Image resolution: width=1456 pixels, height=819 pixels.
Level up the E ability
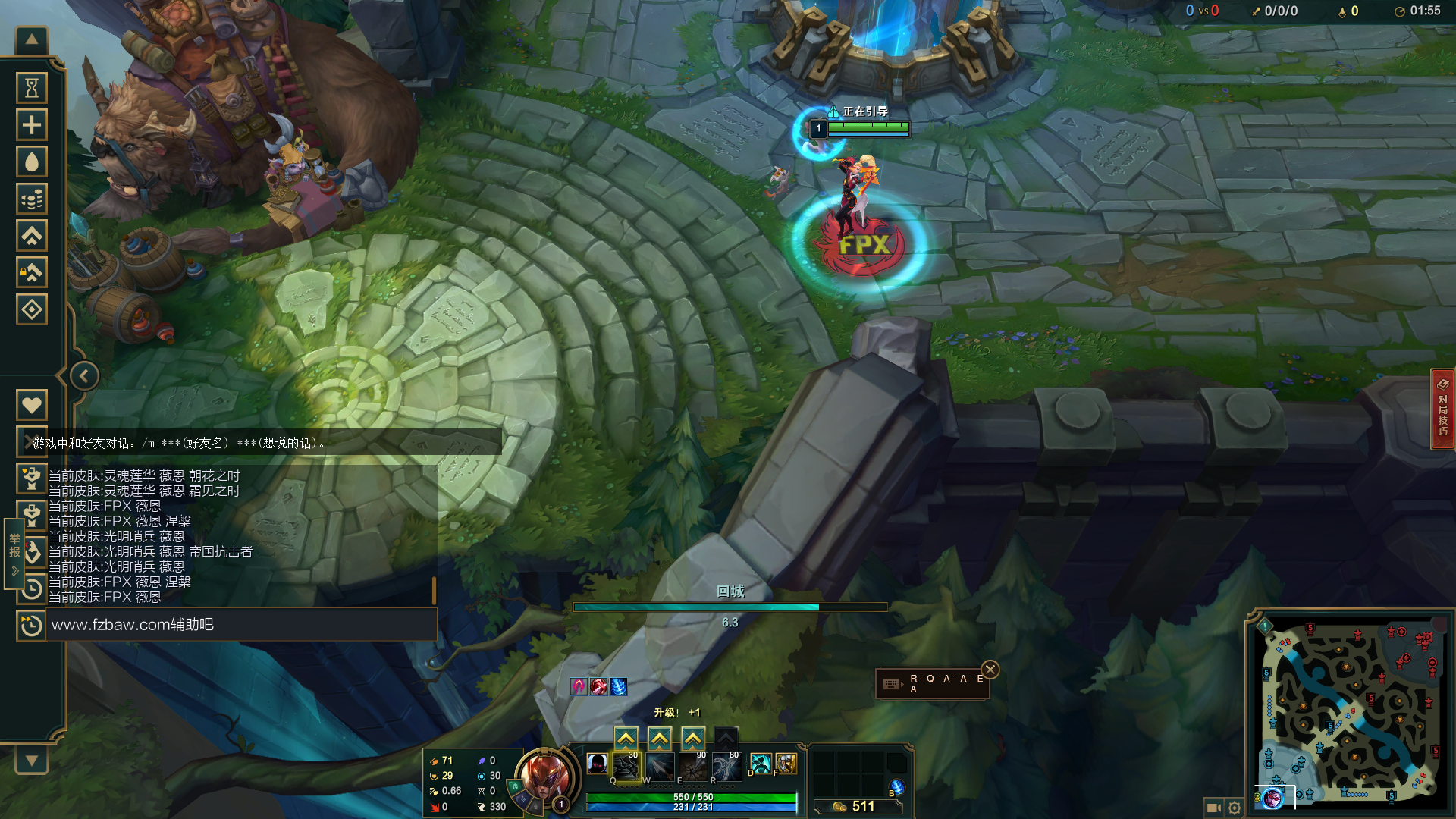tap(692, 738)
